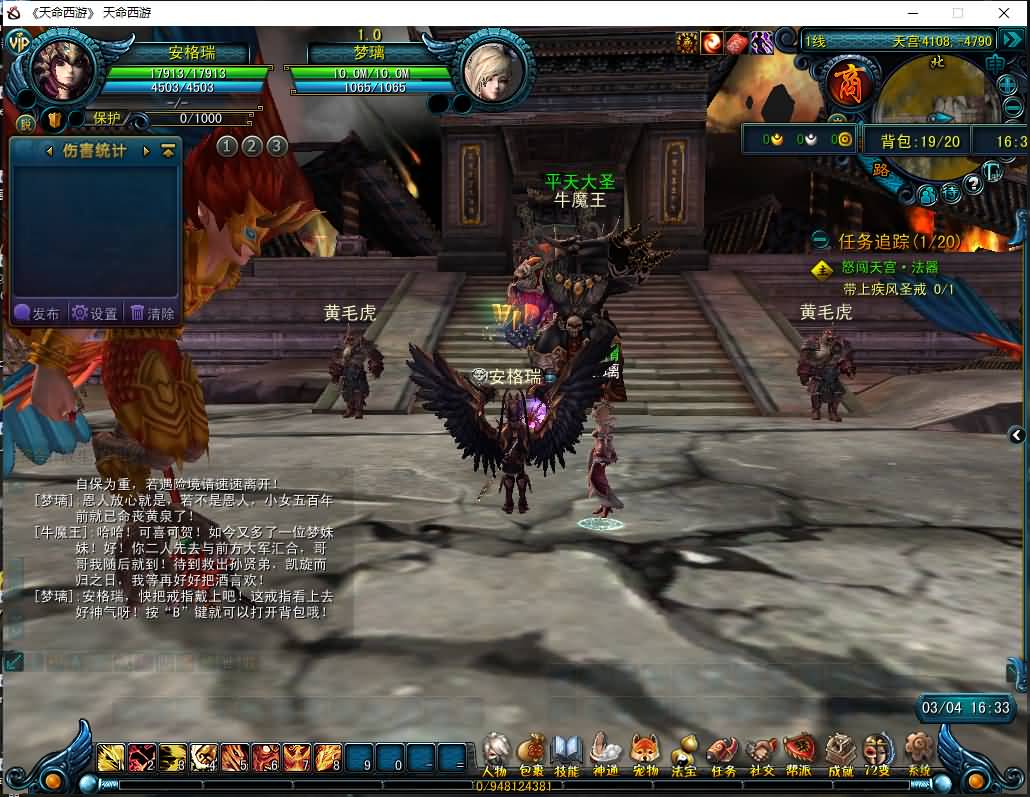Collapse the 伤害统计 panel
1030x797 pixels.
(x=168, y=151)
